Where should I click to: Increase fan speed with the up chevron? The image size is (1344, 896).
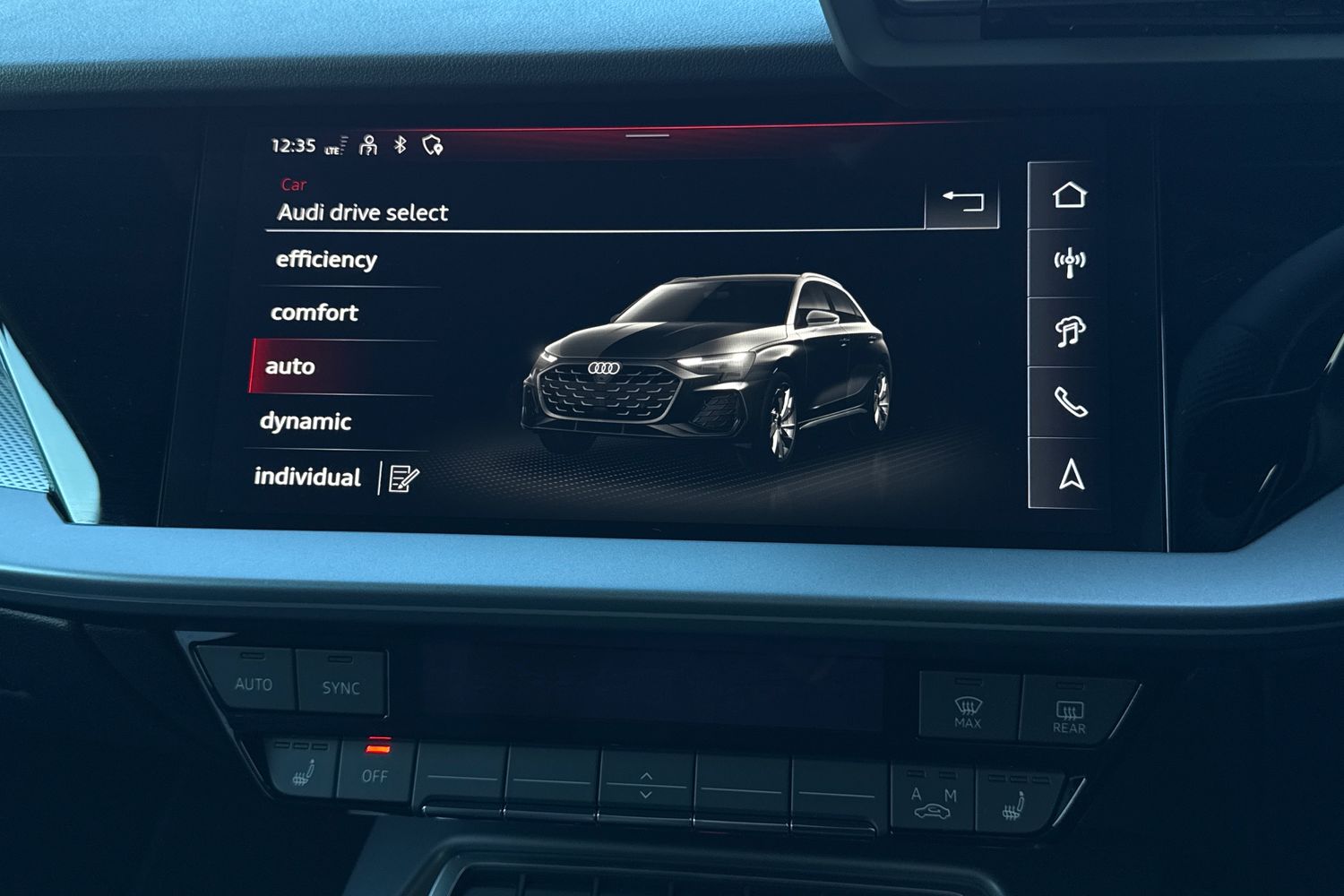click(644, 775)
